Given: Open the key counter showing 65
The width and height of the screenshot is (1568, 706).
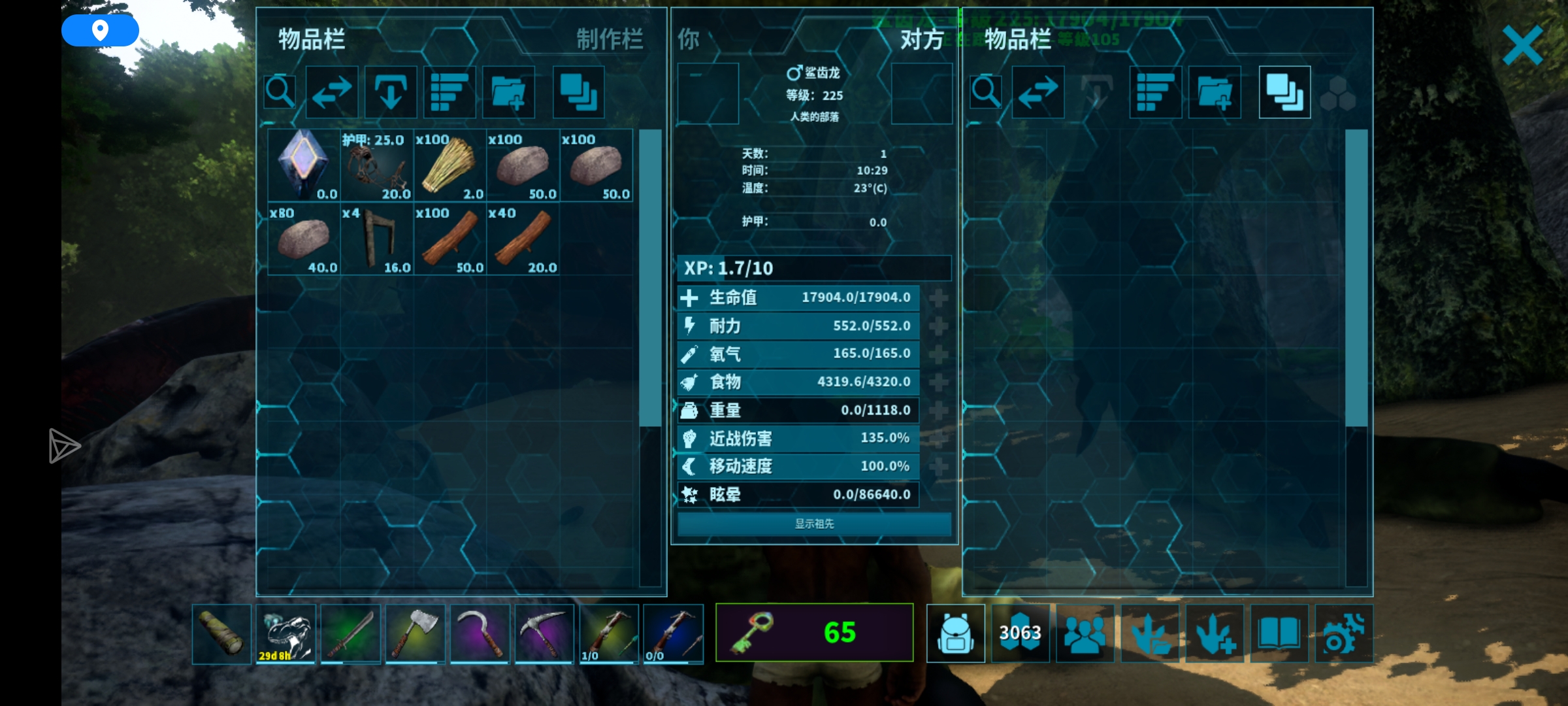Looking at the screenshot, I should click(x=814, y=632).
